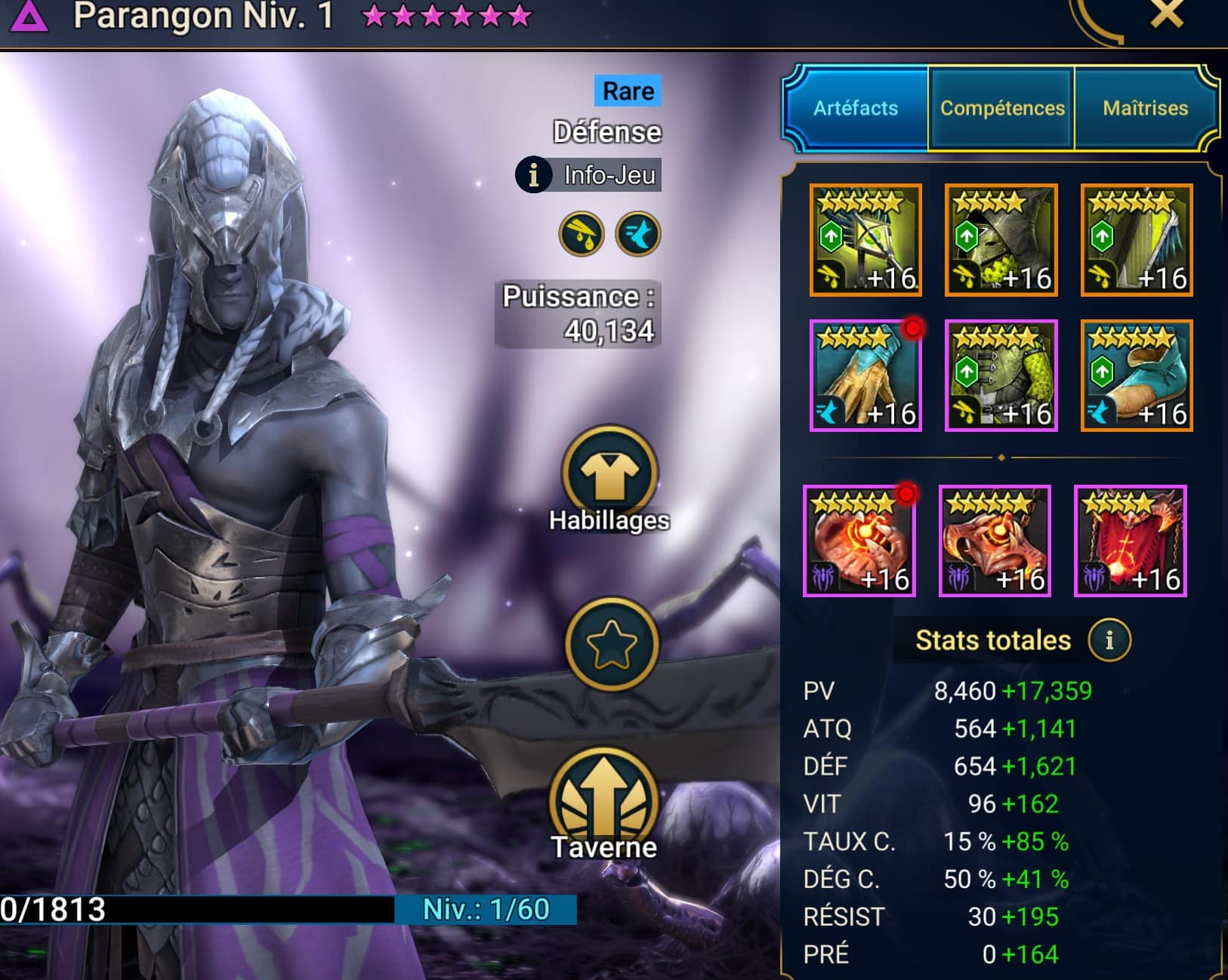Click the star favorite button

point(611,643)
